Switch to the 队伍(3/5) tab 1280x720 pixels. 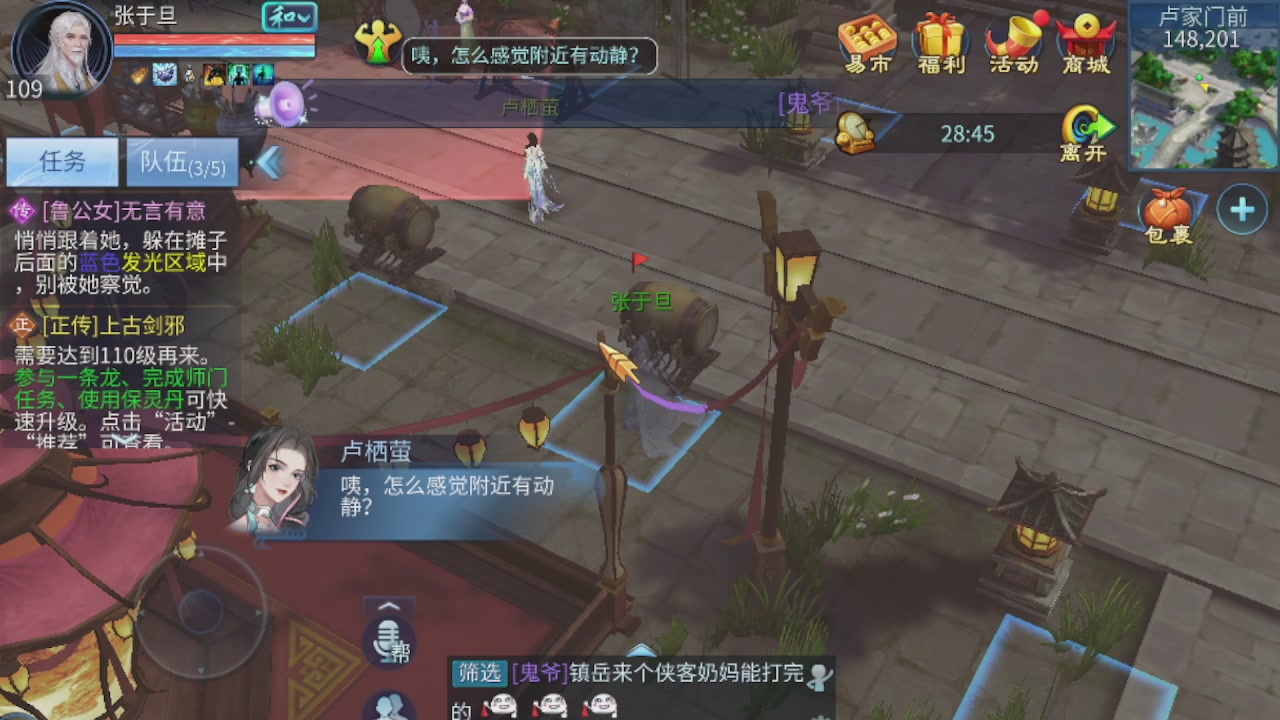(x=183, y=161)
